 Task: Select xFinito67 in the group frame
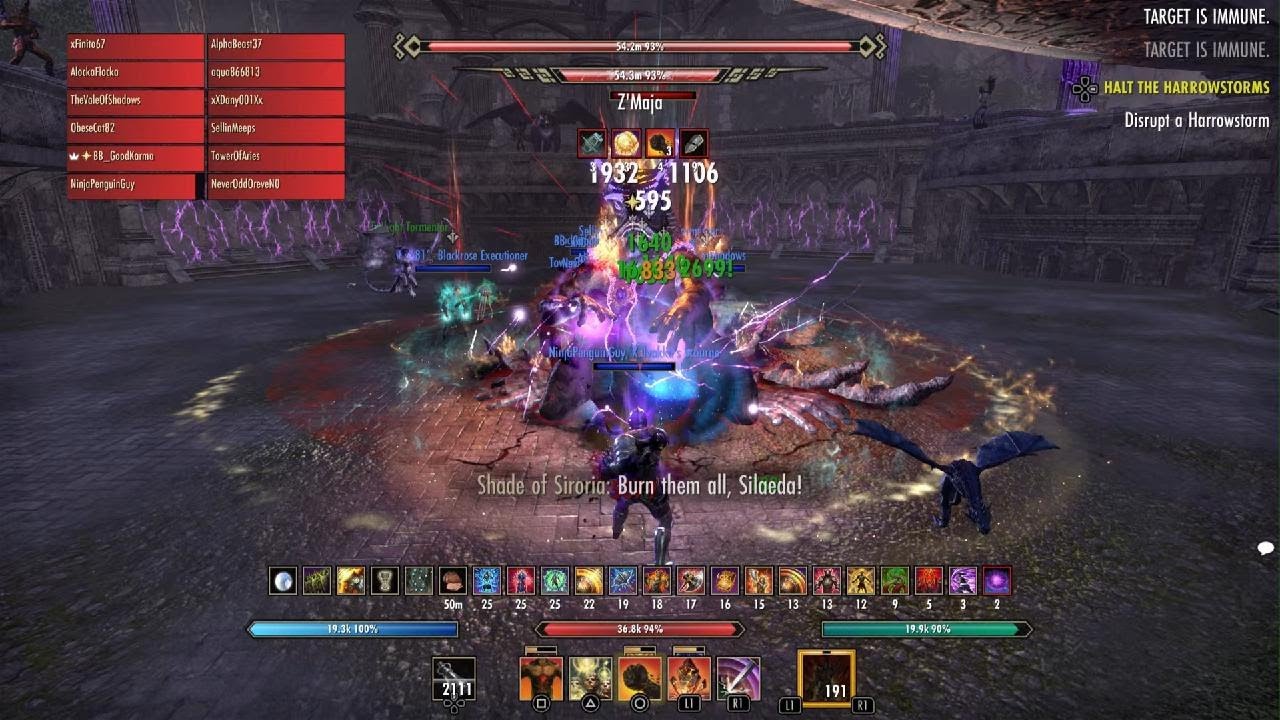(136, 46)
